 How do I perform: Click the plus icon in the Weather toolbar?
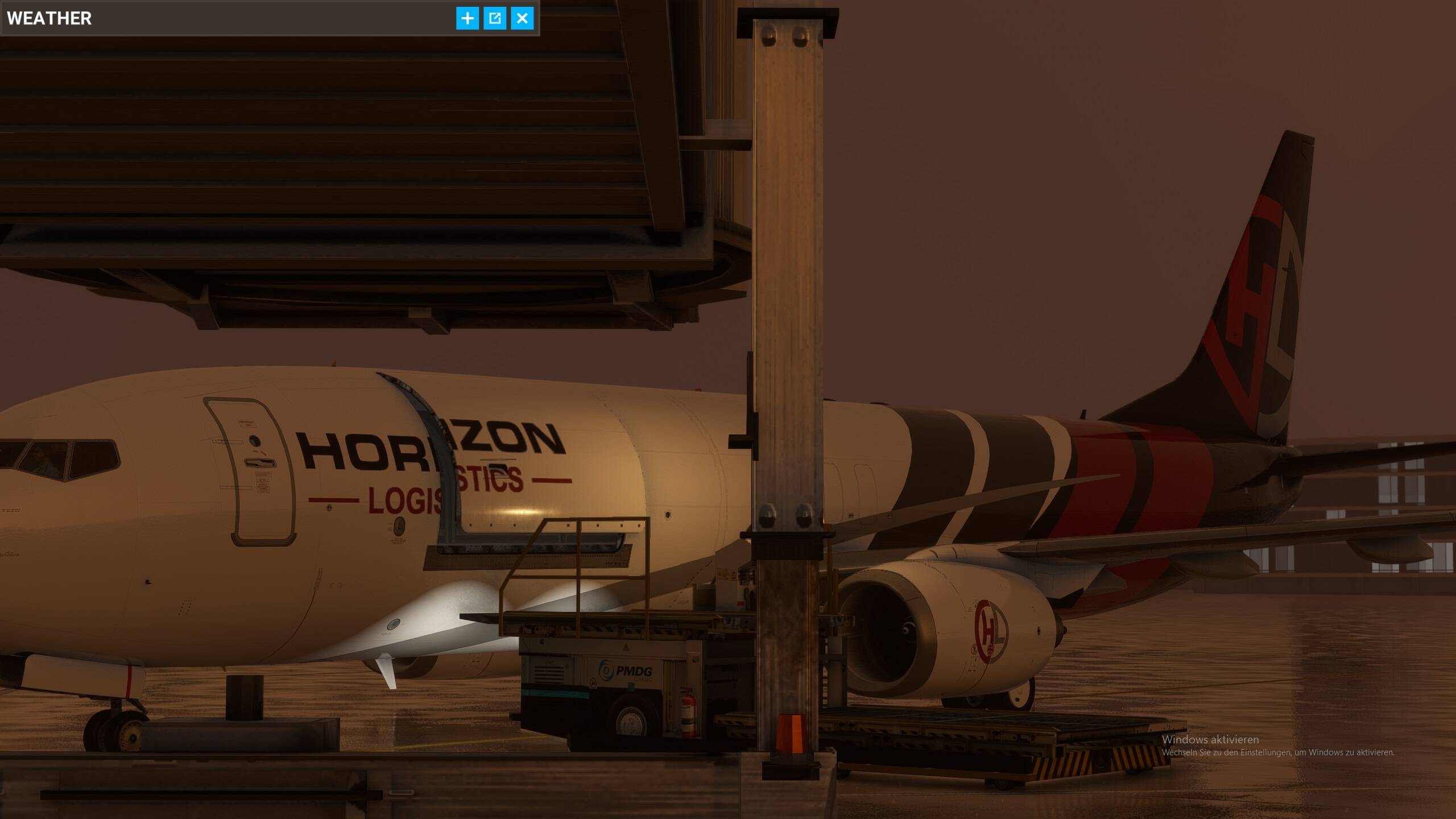(468, 18)
